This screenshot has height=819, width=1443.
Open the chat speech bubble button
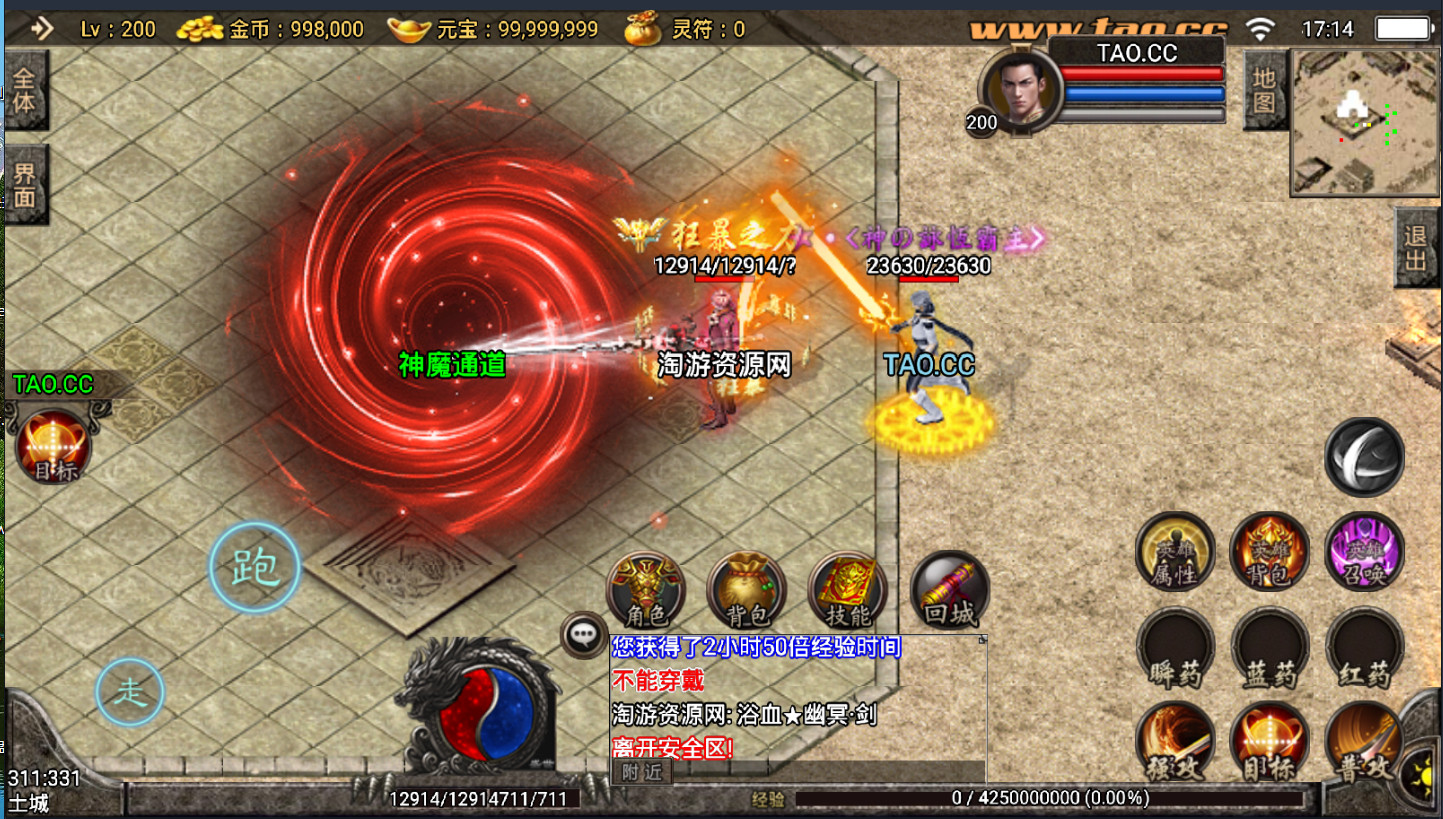[x=583, y=634]
